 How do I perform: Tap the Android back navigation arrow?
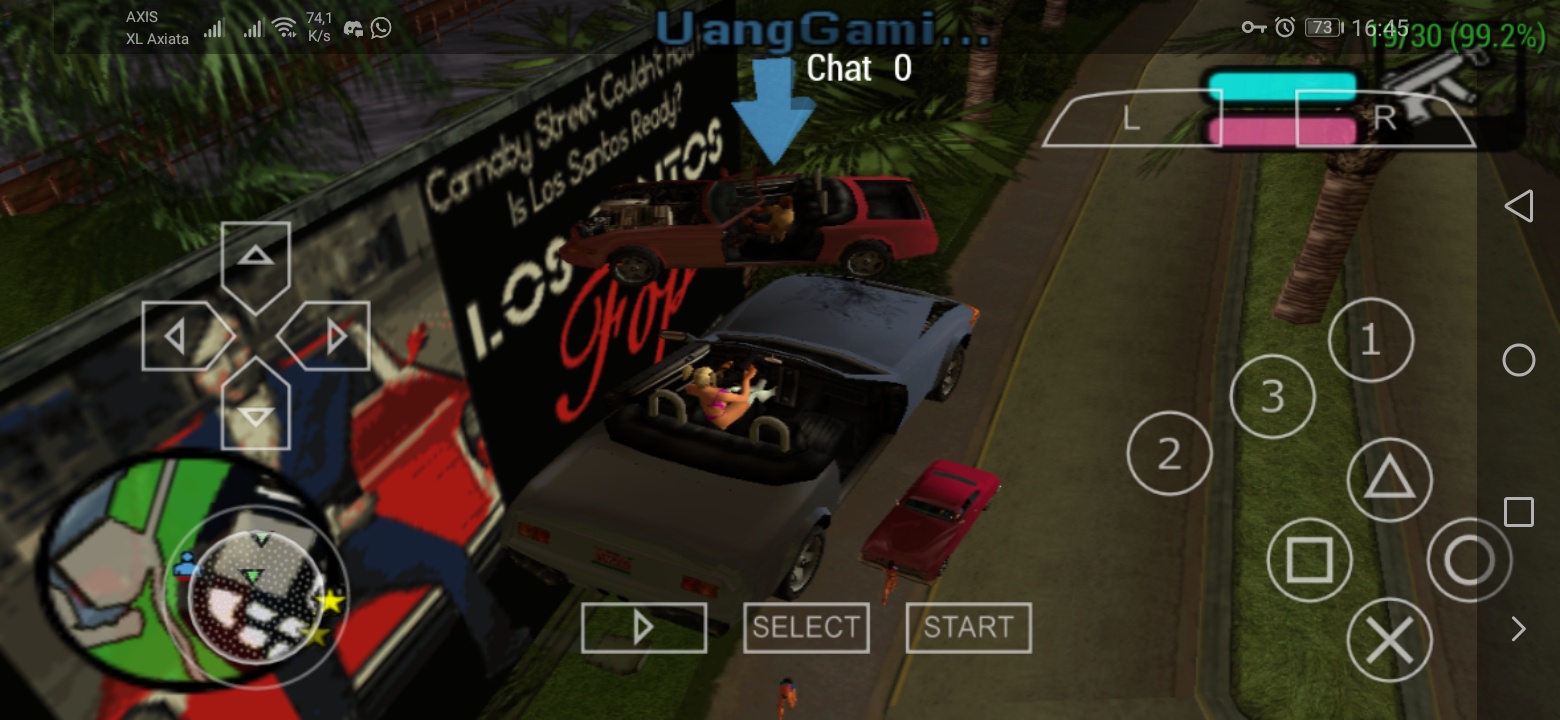[1519, 206]
